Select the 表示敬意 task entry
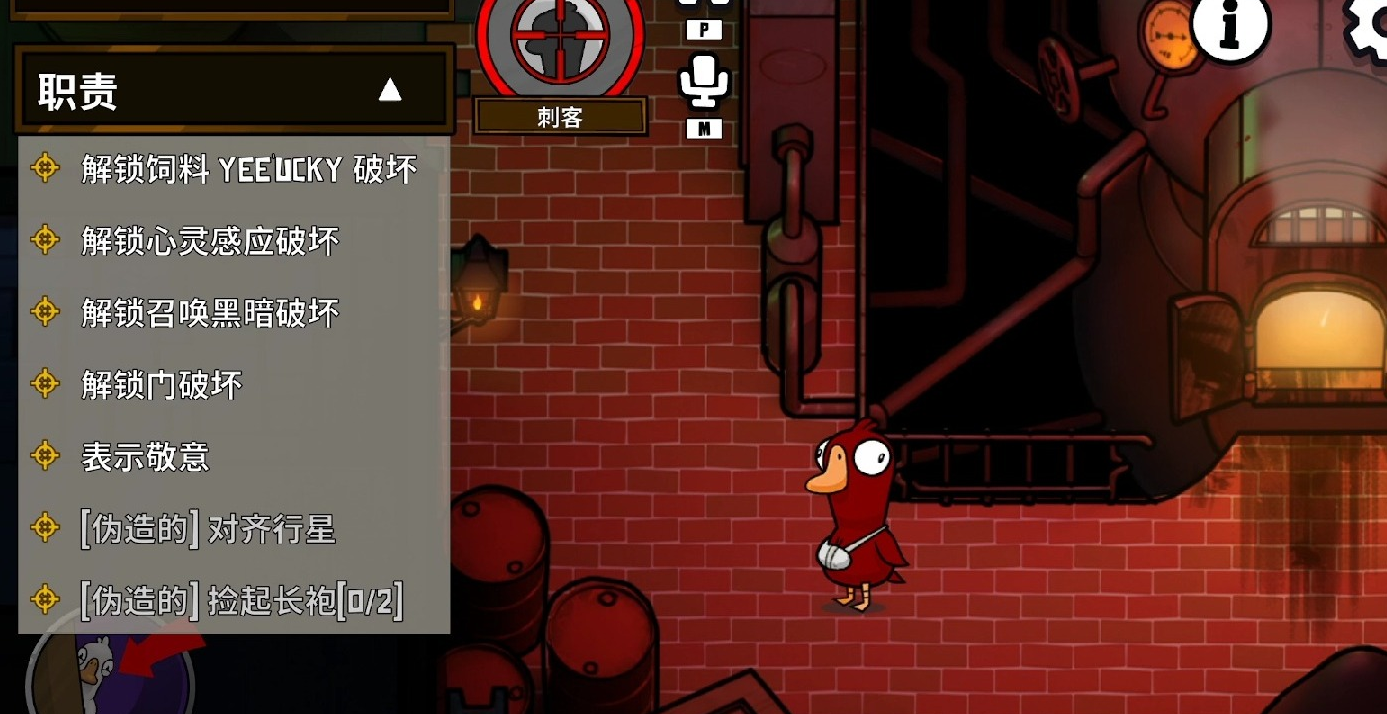 pyautogui.click(x=146, y=457)
